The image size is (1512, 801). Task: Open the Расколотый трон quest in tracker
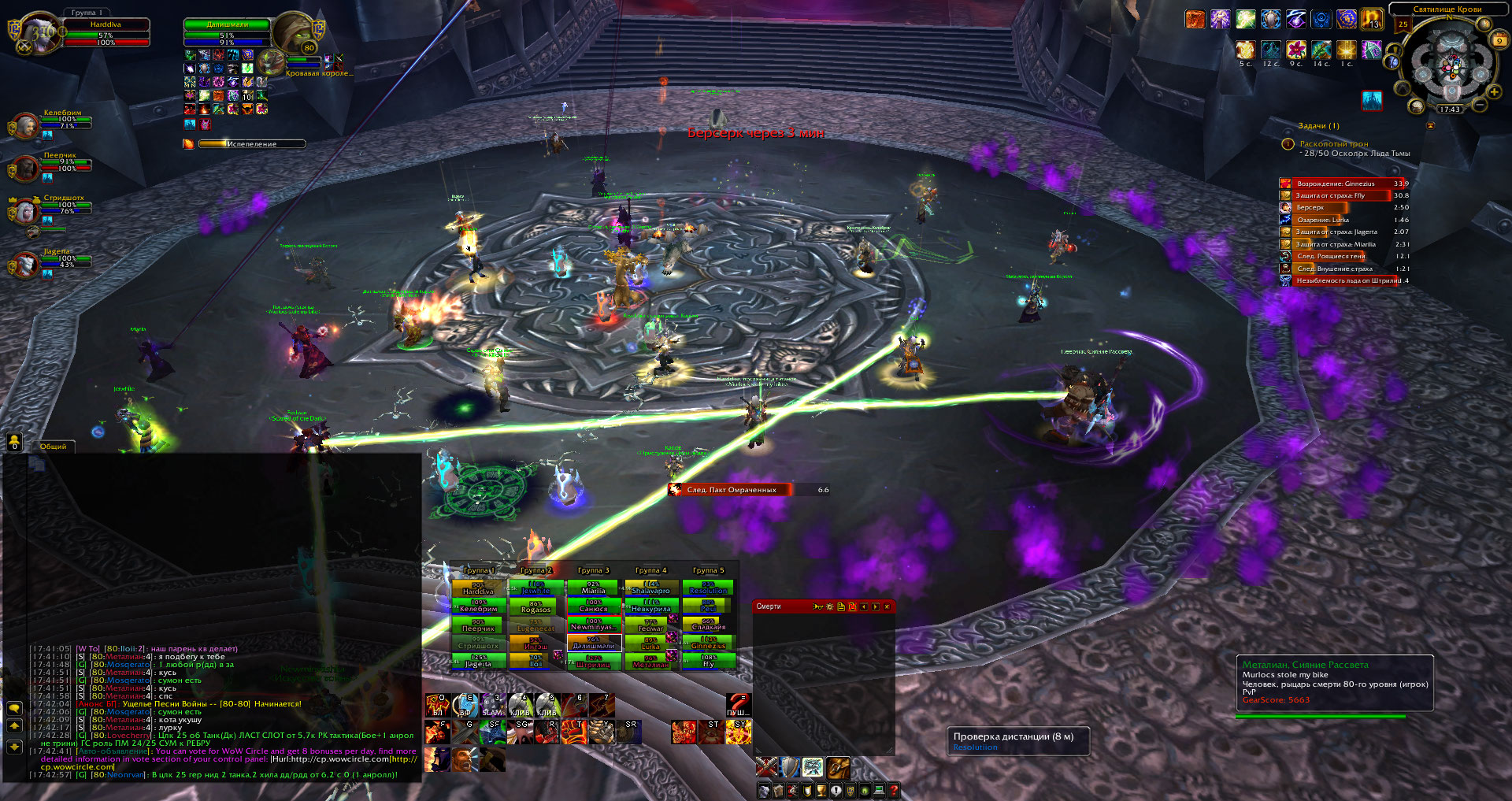1334,144
